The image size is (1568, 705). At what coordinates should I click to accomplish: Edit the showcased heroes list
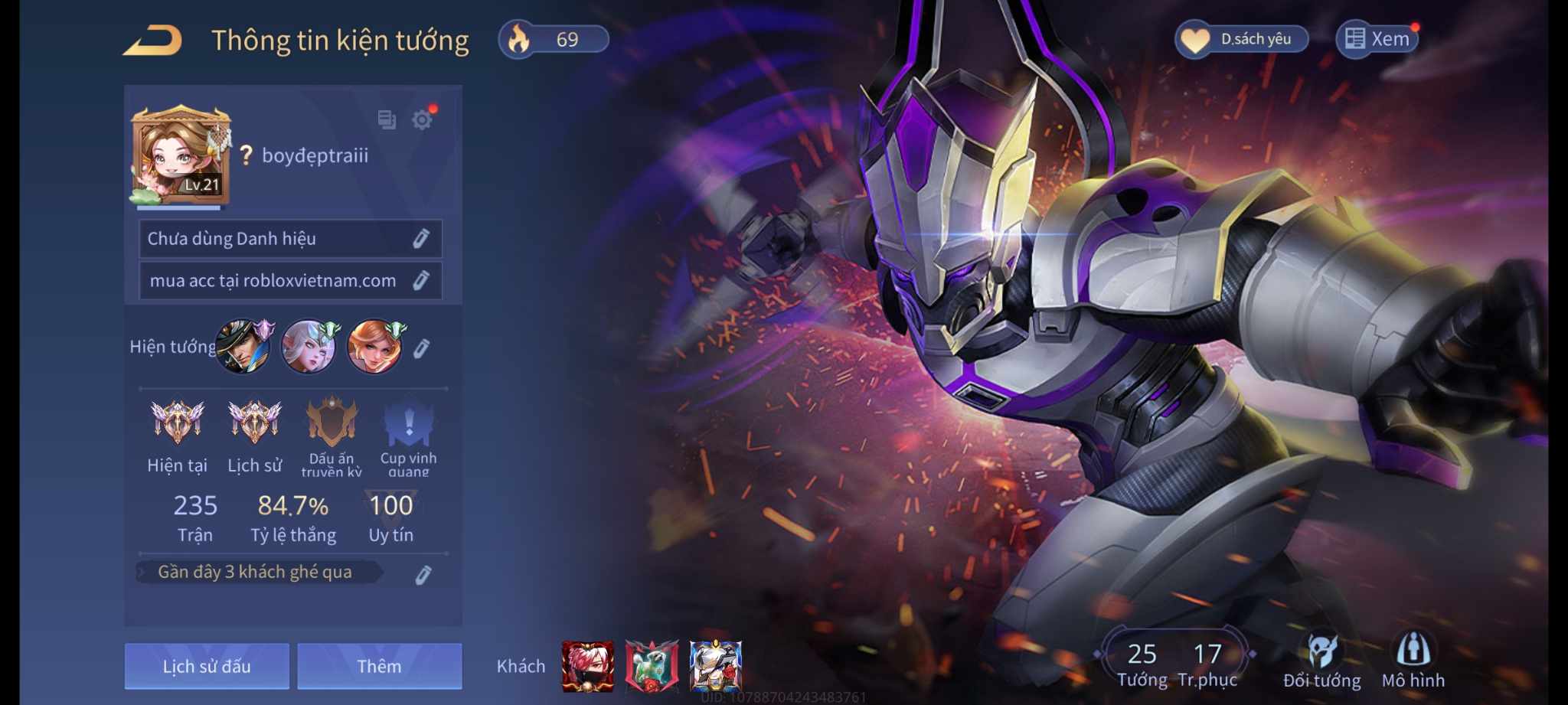[x=420, y=349]
